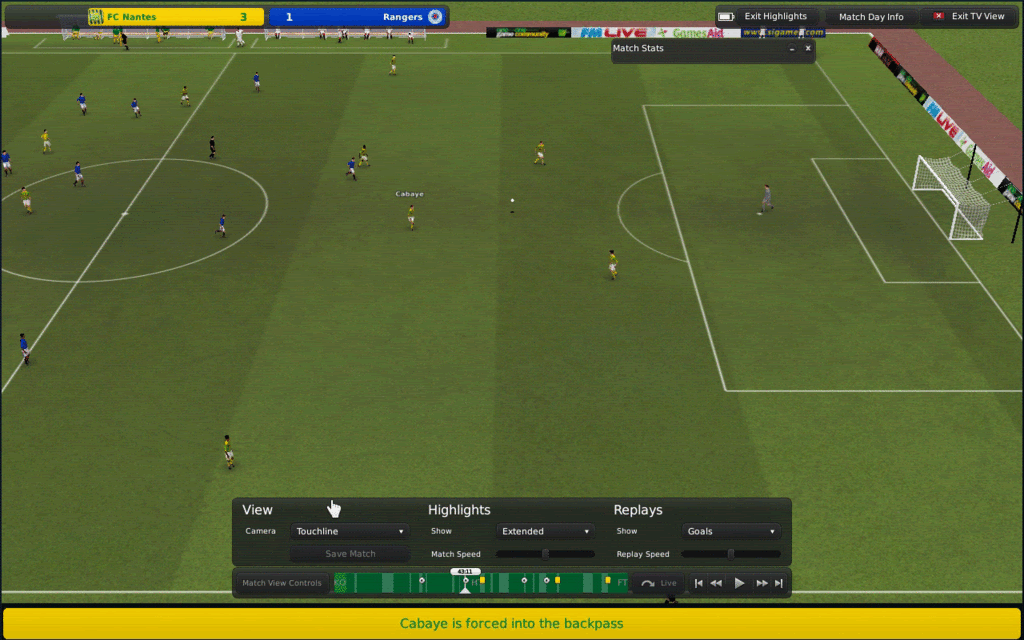The width and height of the screenshot is (1024, 640).
Task: Close the Match Stats panel
Action: 808,48
